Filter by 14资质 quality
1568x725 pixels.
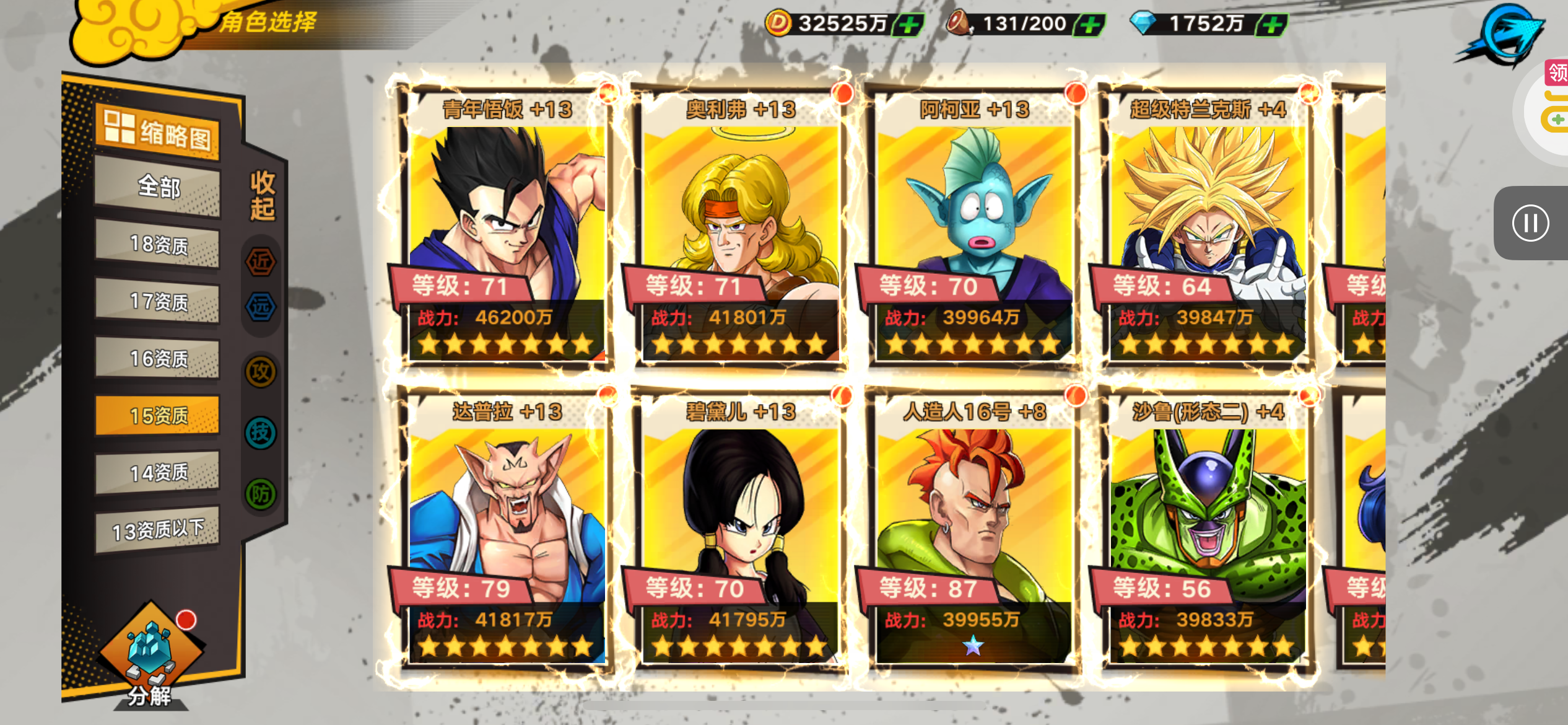click(158, 473)
